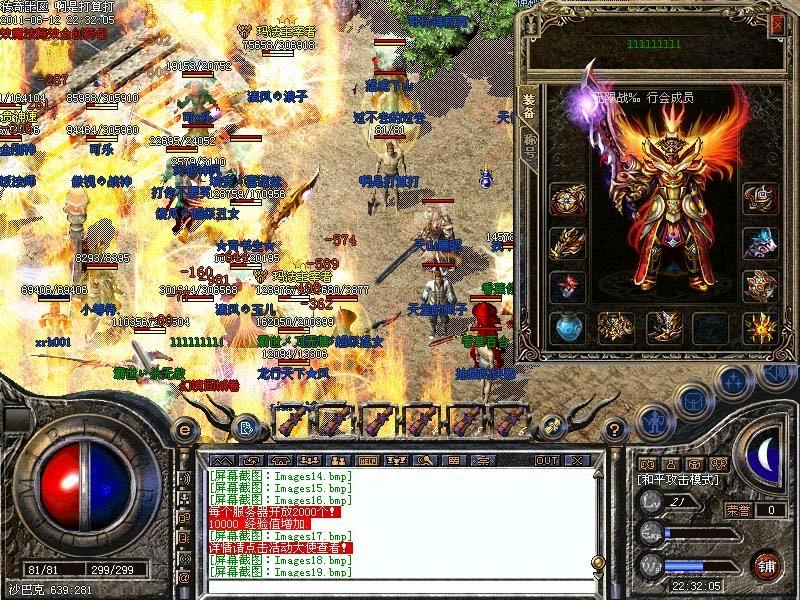Image resolution: width=800 pixels, height=600 pixels.
Task: Select the golden sun emblem equipment slot
Action: [761, 326]
